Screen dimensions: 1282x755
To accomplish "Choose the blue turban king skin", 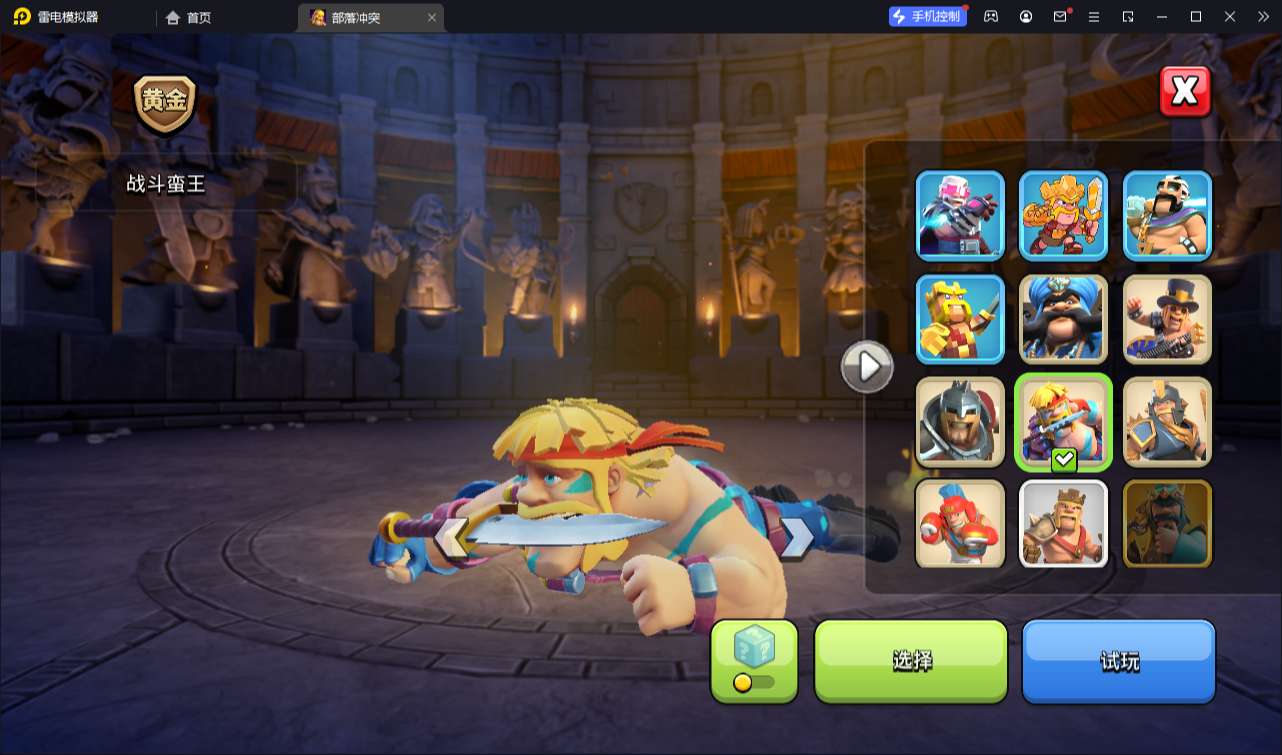I will (1063, 319).
